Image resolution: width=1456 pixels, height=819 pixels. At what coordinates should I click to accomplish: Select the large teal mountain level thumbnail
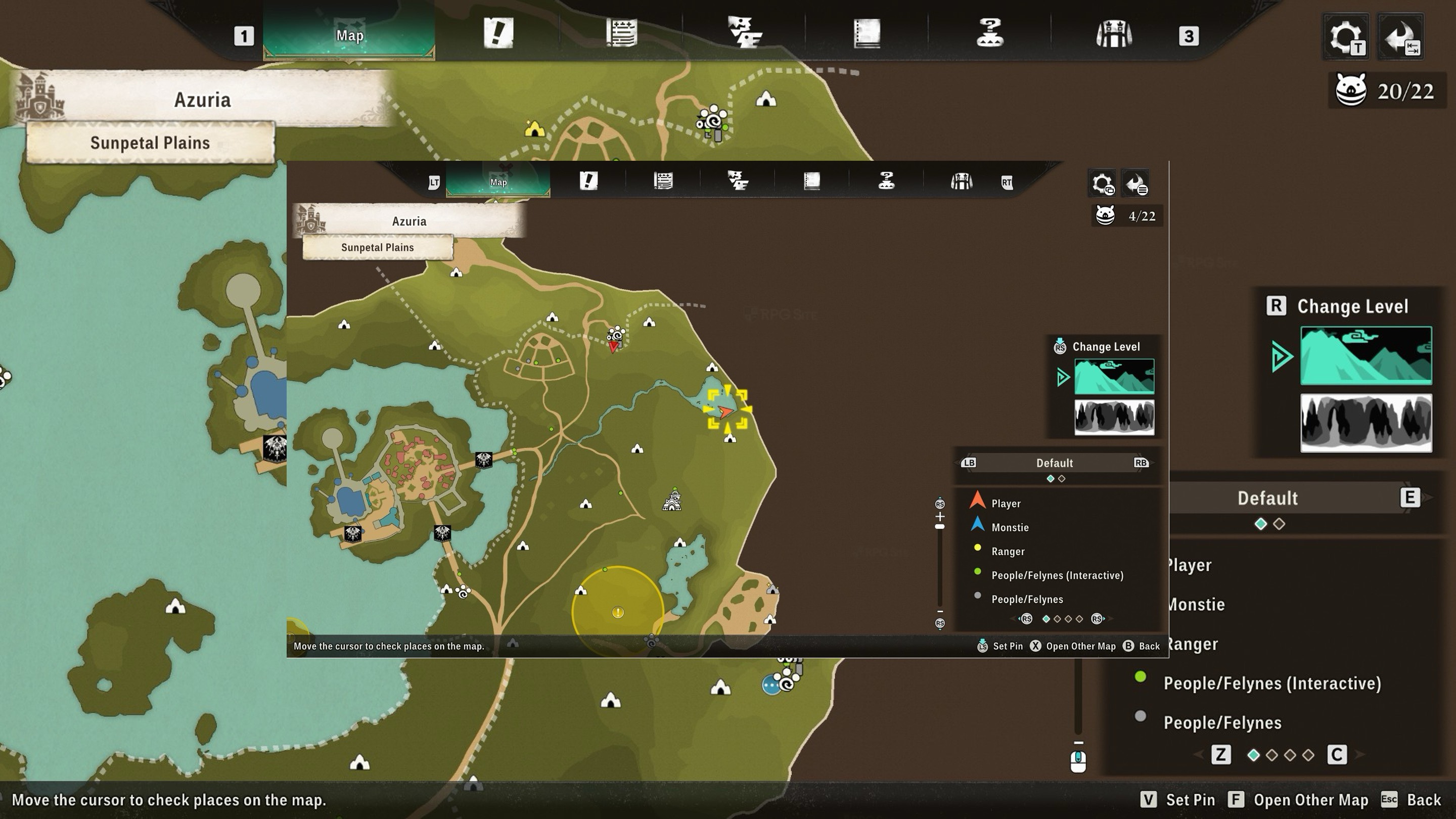[x=1366, y=355]
